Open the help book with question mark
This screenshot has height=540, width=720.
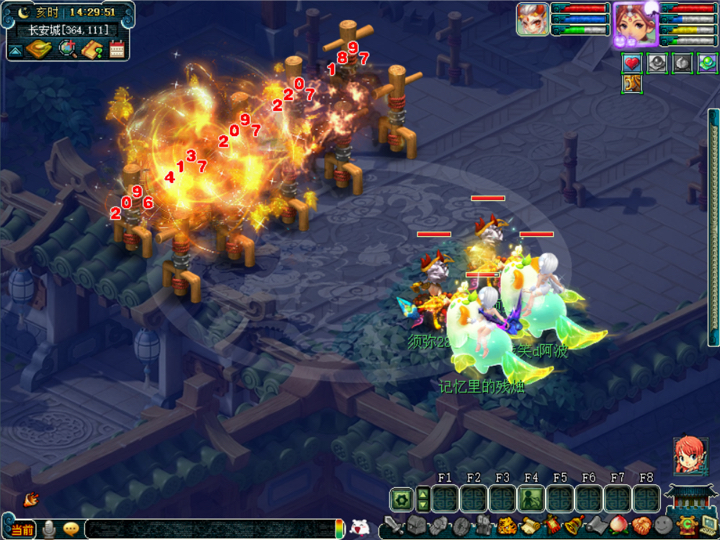(x=93, y=49)
